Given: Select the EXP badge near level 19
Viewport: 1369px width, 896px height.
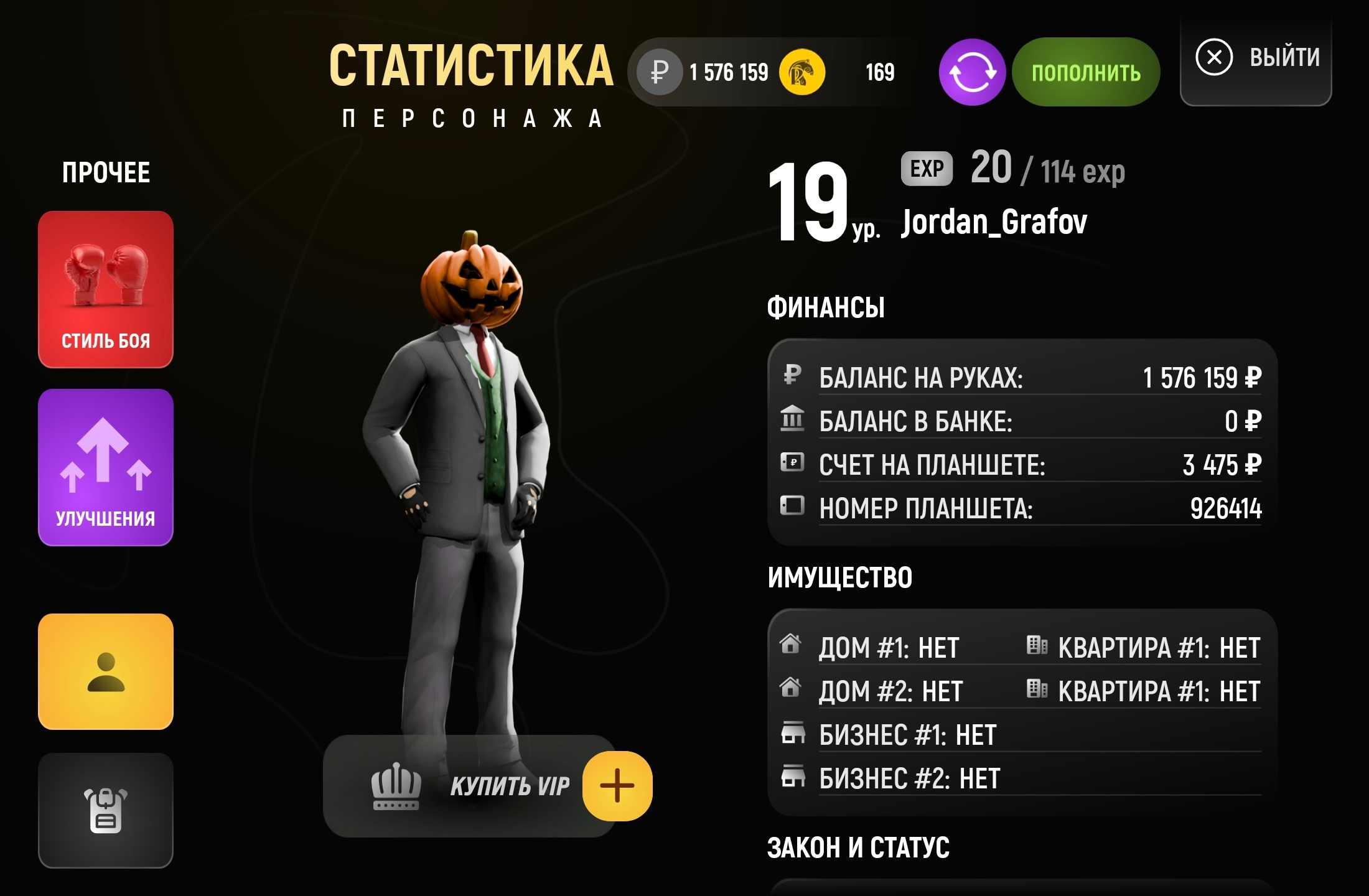Looking at the screenshot, I should point(927,168).
